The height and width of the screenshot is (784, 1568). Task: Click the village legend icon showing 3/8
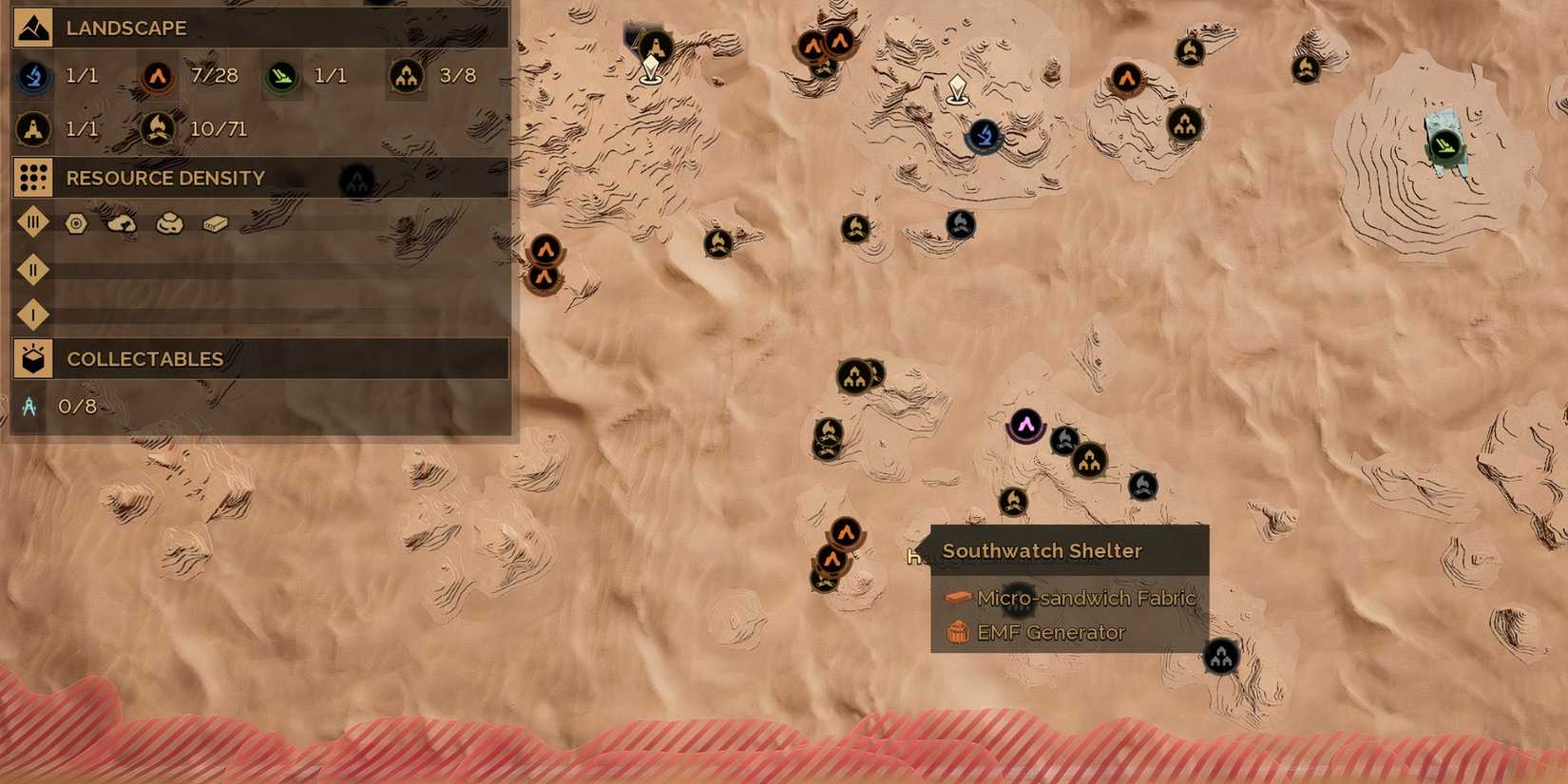pyautogui.click(x=405, y=76)
